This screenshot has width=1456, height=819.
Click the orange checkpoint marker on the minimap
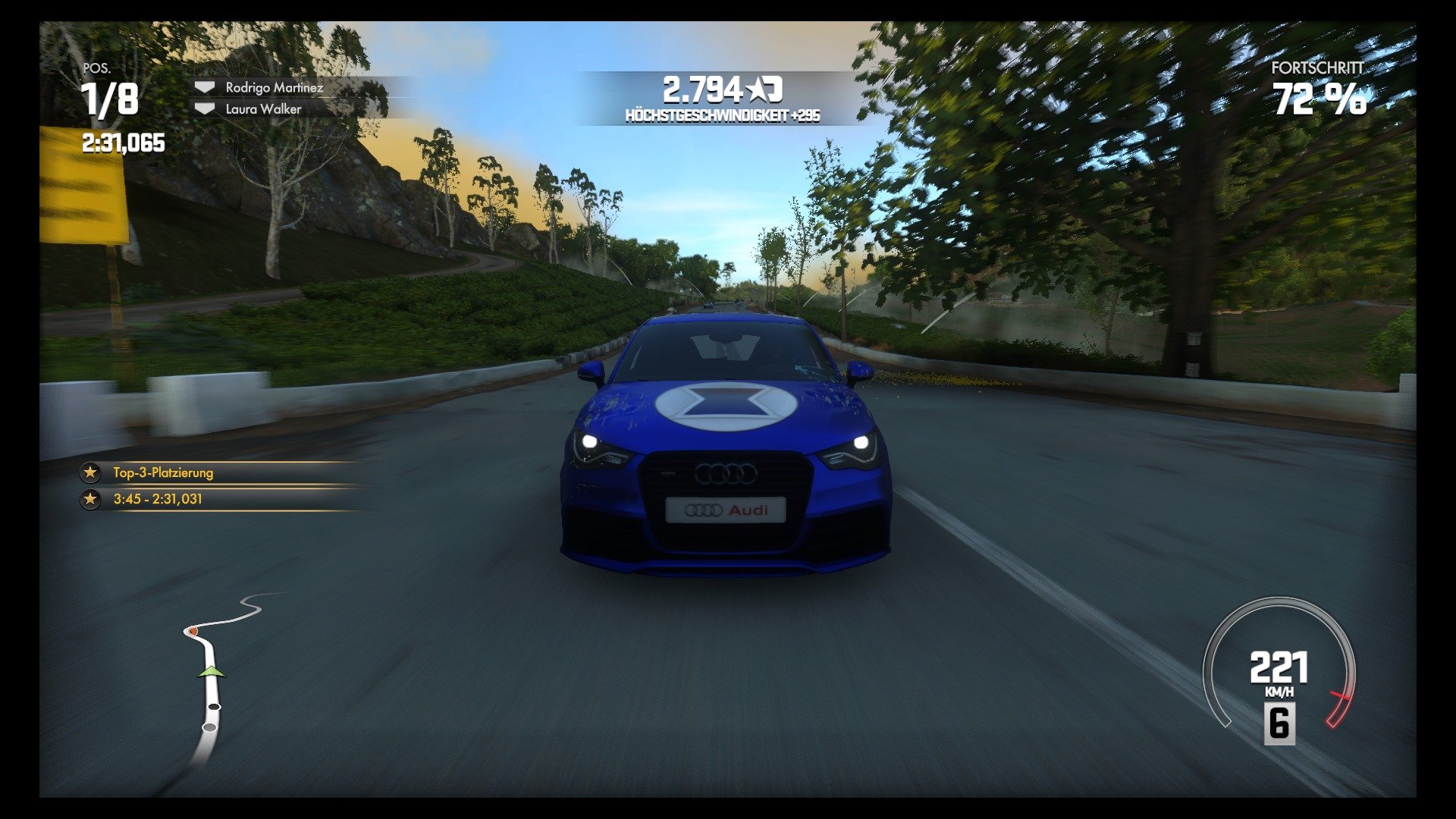pos(193,629)
